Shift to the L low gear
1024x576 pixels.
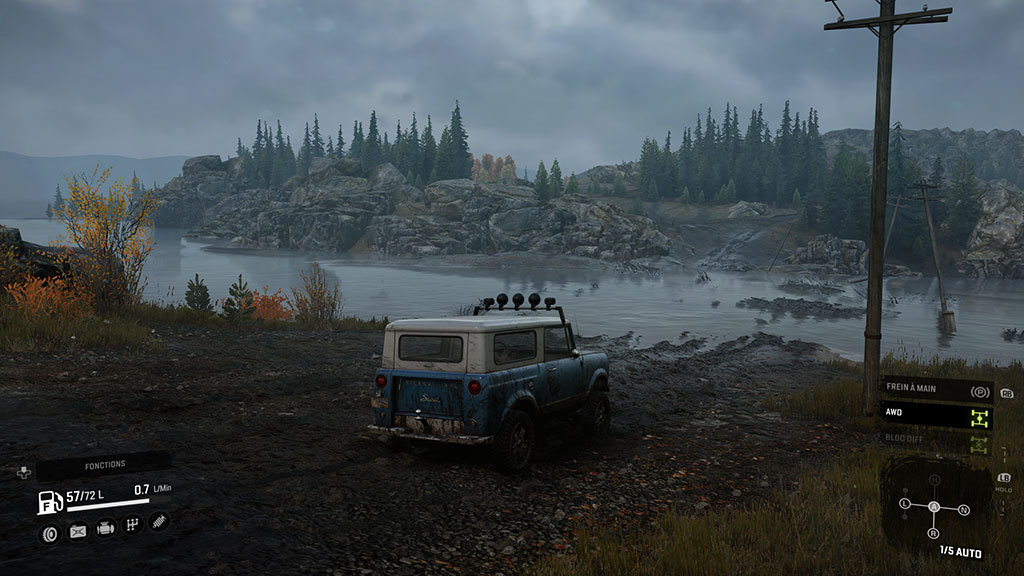point(905,502)
